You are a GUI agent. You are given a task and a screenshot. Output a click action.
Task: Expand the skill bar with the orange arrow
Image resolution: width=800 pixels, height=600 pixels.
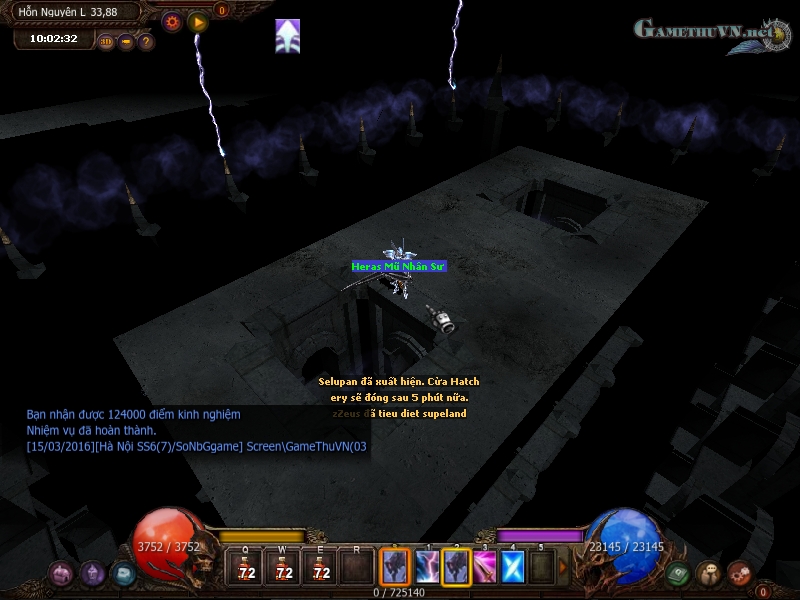562,568
